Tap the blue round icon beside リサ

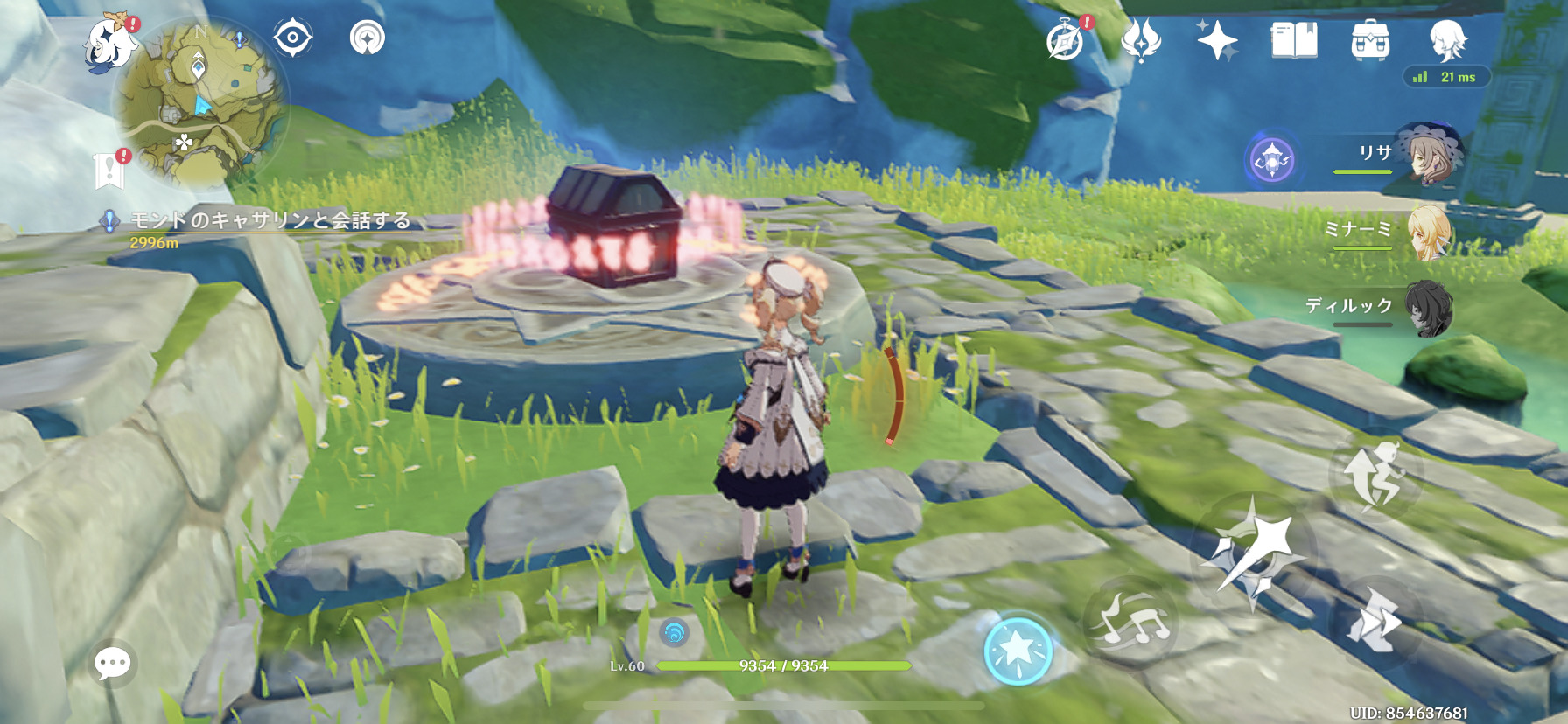coord(1271,161)
